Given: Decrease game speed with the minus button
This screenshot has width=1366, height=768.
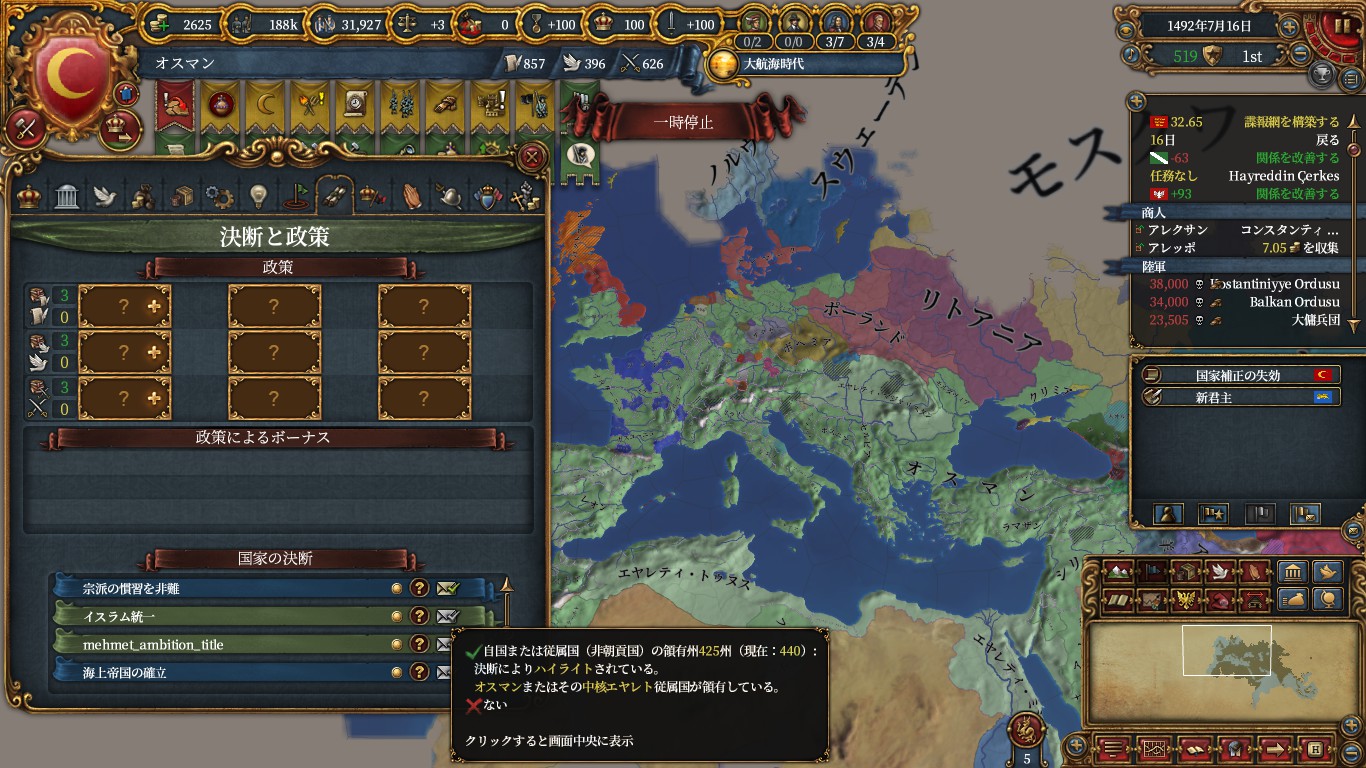Looking at the screenshot, I should click(x=1300, y=55).
